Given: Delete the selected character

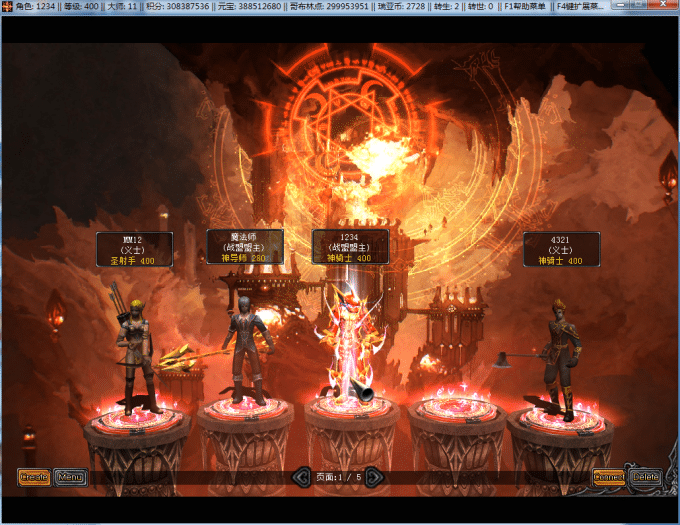Looking at the screenshot, I should click(x=645, y=477).
